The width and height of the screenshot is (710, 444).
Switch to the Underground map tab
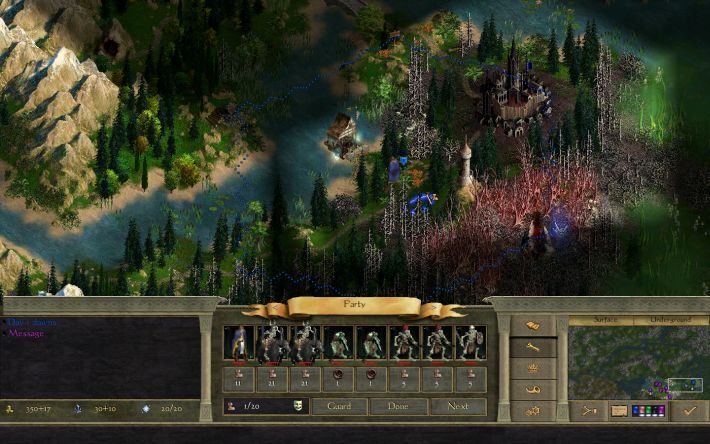667,322
